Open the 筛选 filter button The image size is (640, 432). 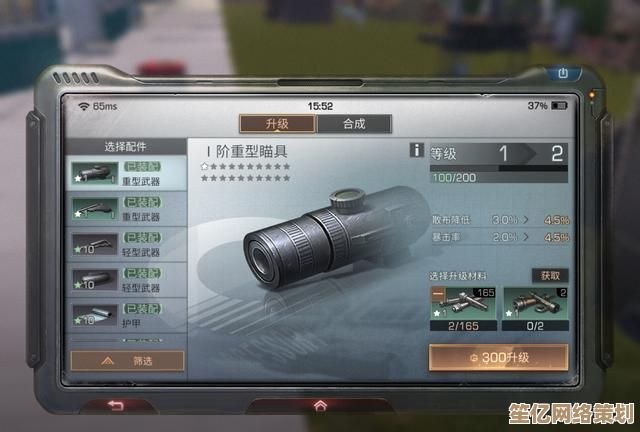[x=127, y=359]
